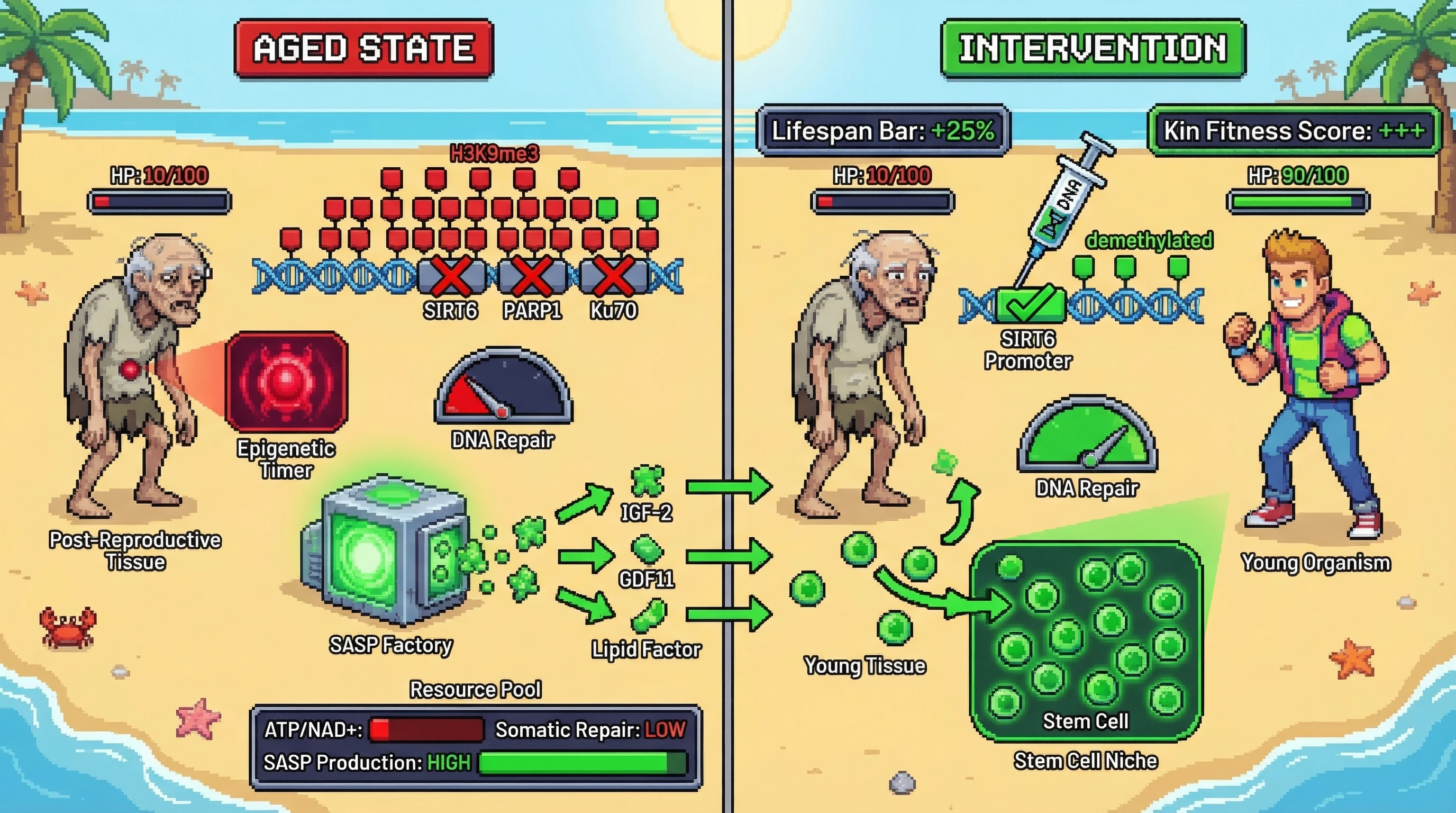Click the red Epigenetic Timer icon
The height and width of the screenshot is (813, 1456).
[287, 382]
